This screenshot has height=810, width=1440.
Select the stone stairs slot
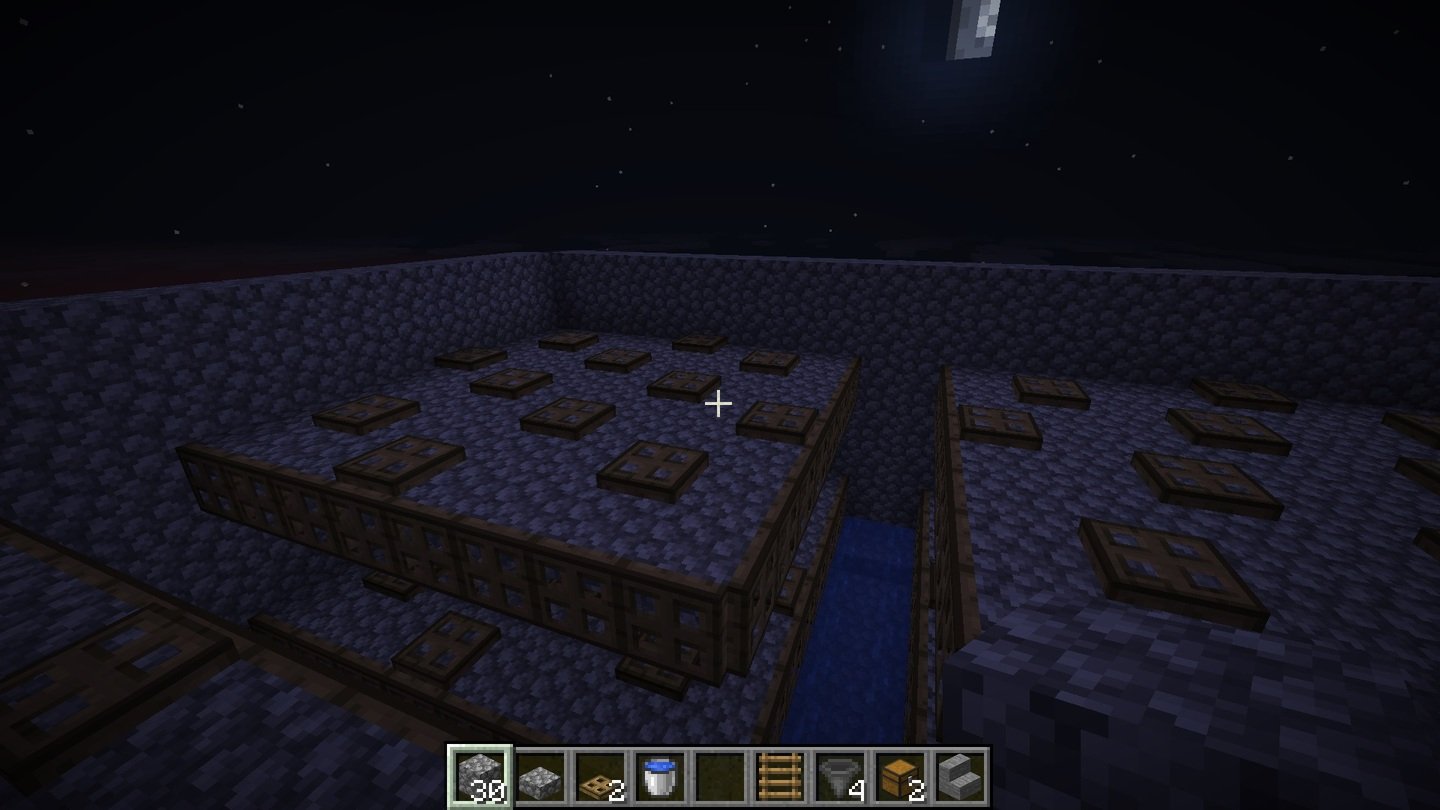[959, 776]
